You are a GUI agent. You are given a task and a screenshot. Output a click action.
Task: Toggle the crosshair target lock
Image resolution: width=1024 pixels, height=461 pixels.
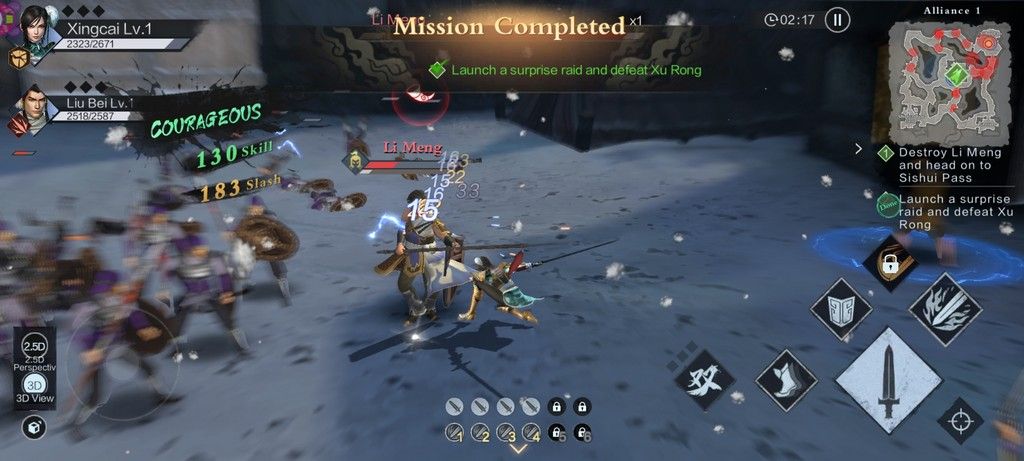(x=960, y=420)
